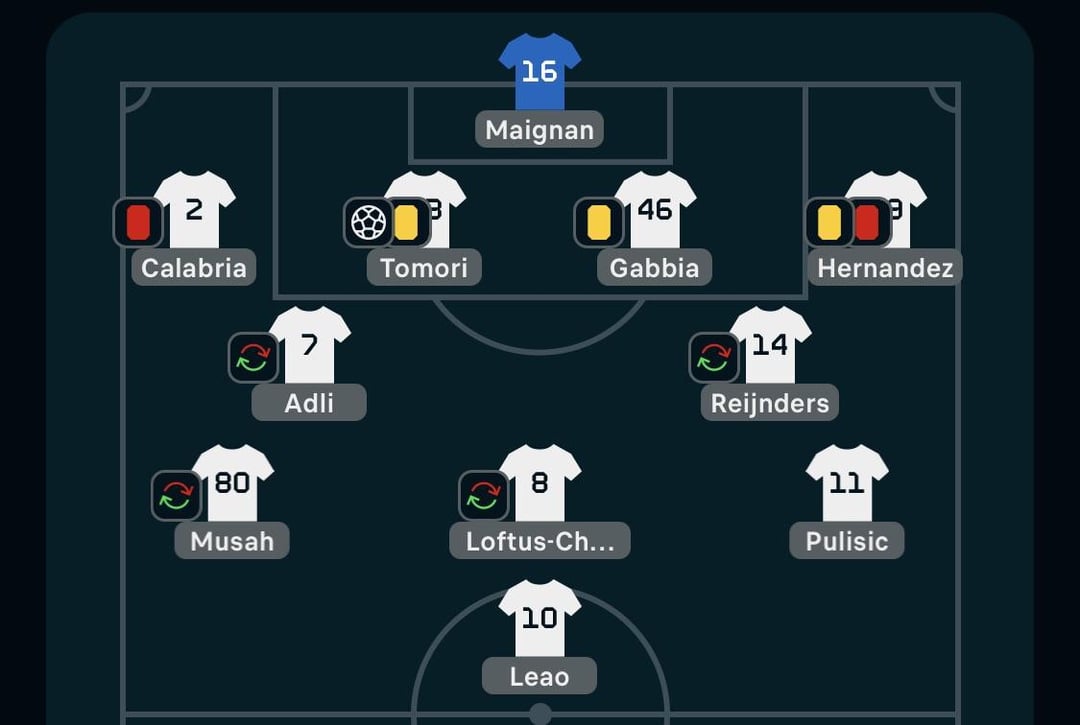Select Pulisic's number 11 shirt
The width and height of the screenshot is (1080, 725).
[x=847, y=483]
